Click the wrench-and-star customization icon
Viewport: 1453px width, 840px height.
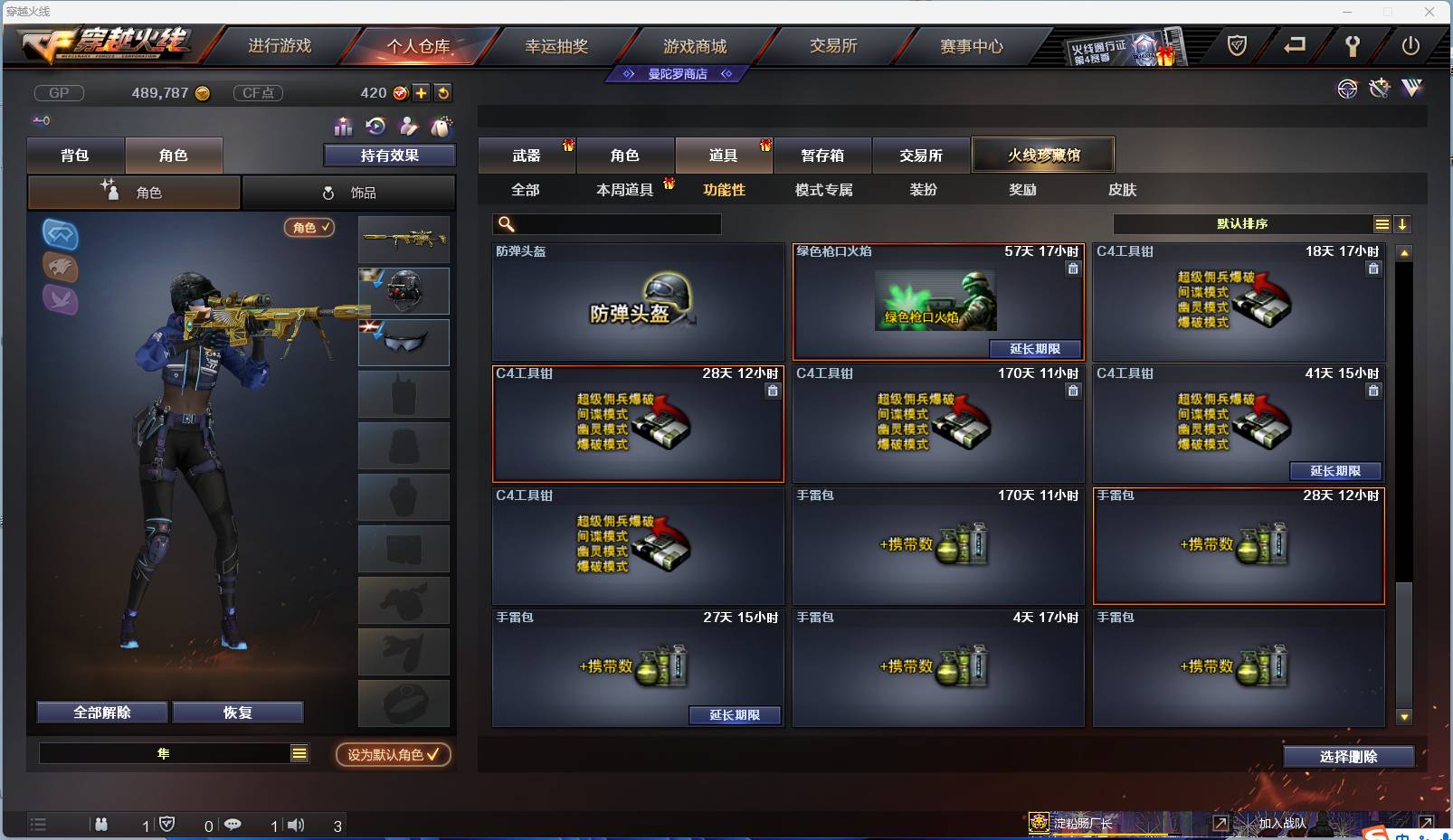pos(1379,89)
